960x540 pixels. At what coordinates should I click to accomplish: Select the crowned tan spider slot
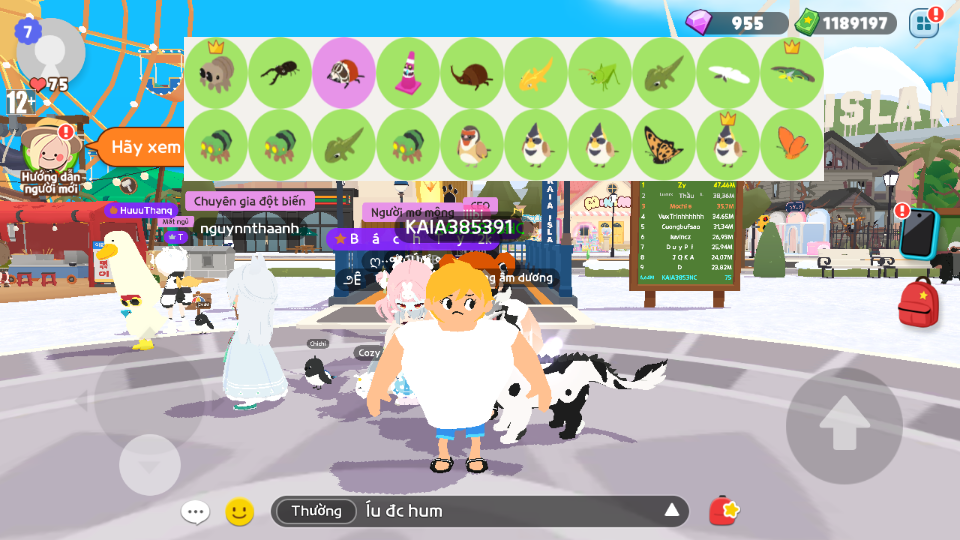pyautogui.click(x=216, y=73)
